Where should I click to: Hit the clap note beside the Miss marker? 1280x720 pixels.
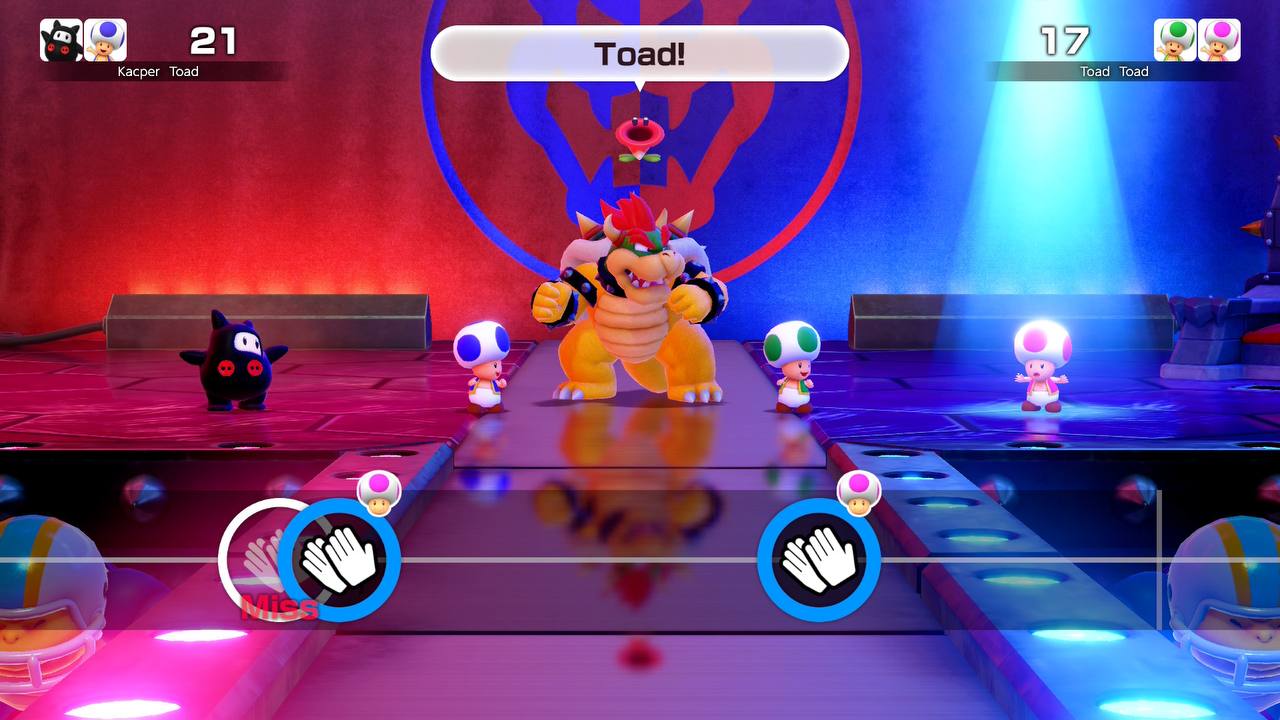(x=339, y=560)
